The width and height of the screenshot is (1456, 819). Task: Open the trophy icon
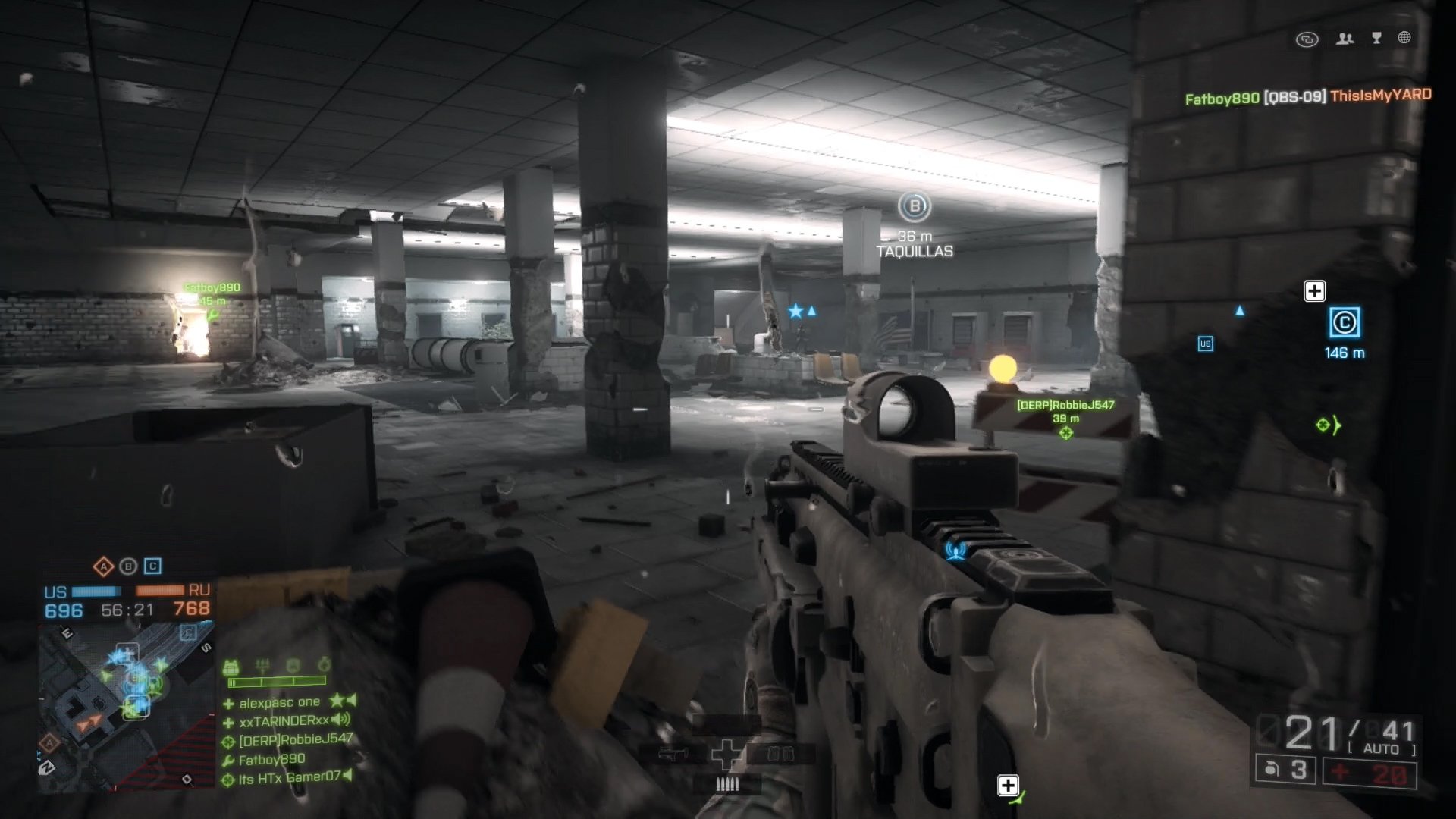pyautogui.click(x=1376, y=39)
